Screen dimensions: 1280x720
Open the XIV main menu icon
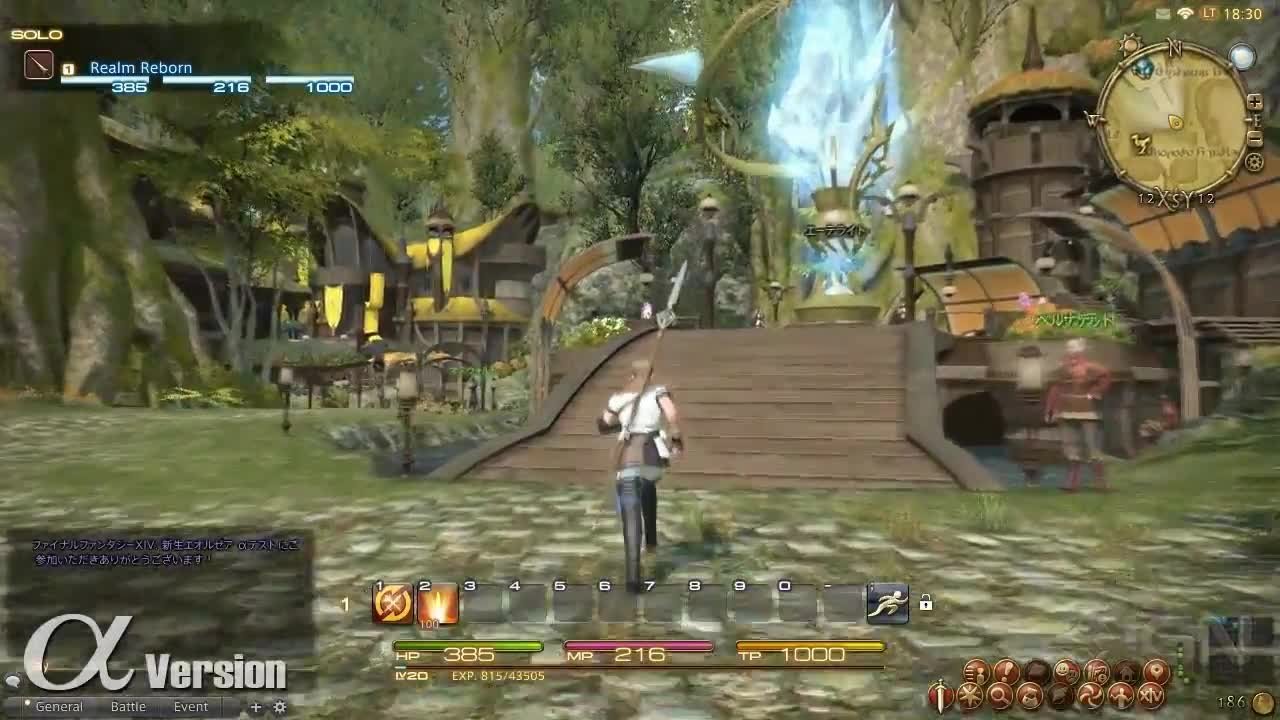pos(1150,696)
